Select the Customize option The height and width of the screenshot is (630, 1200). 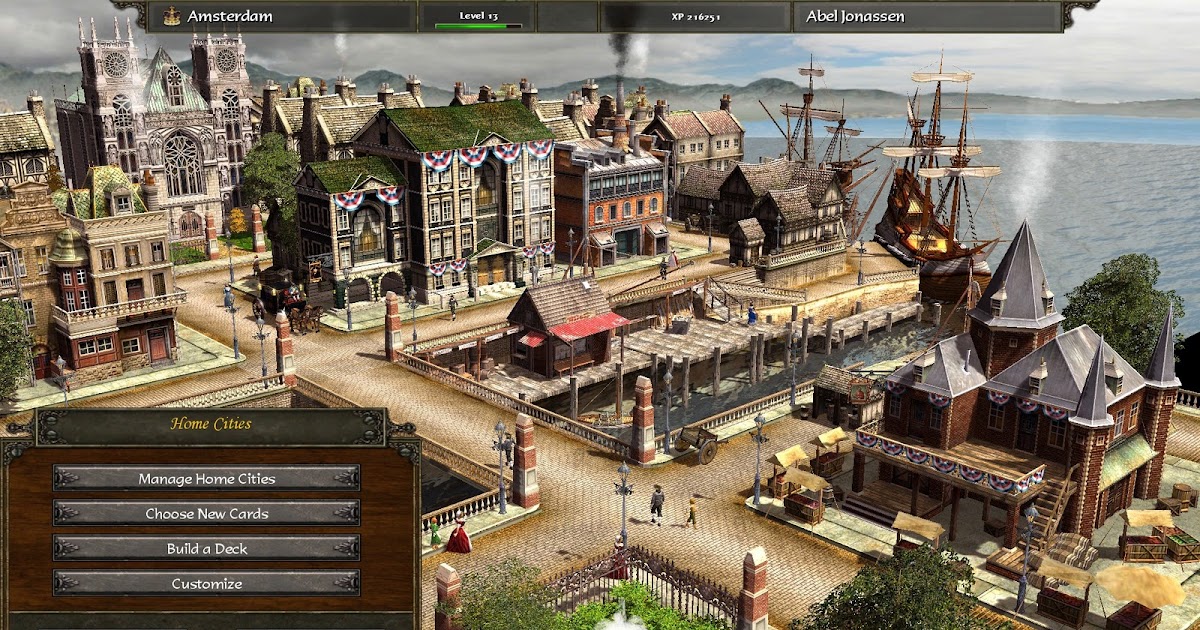[x=207, y=583]
